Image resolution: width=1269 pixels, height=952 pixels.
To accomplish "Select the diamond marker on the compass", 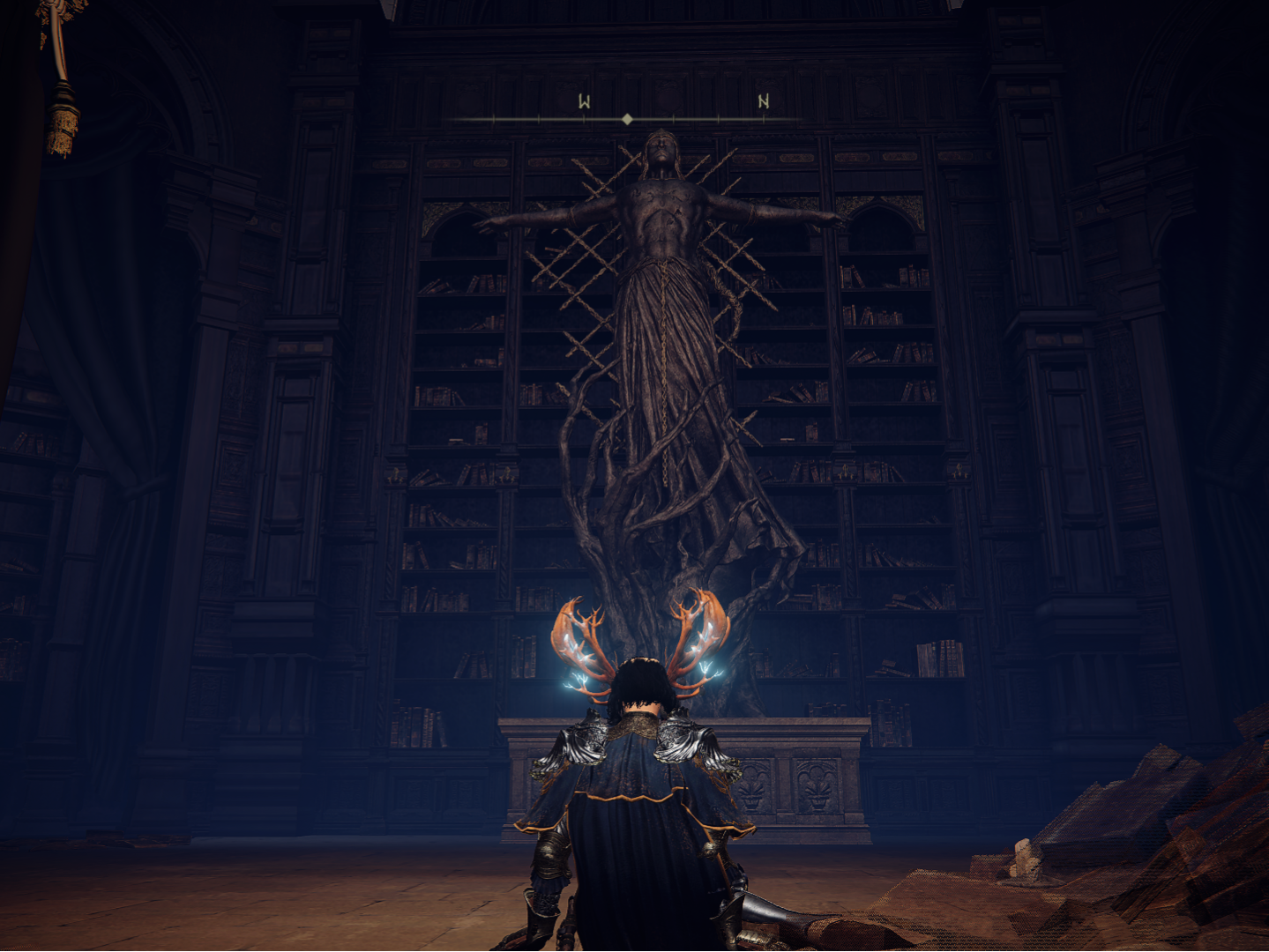I will [x=627, y=119].
